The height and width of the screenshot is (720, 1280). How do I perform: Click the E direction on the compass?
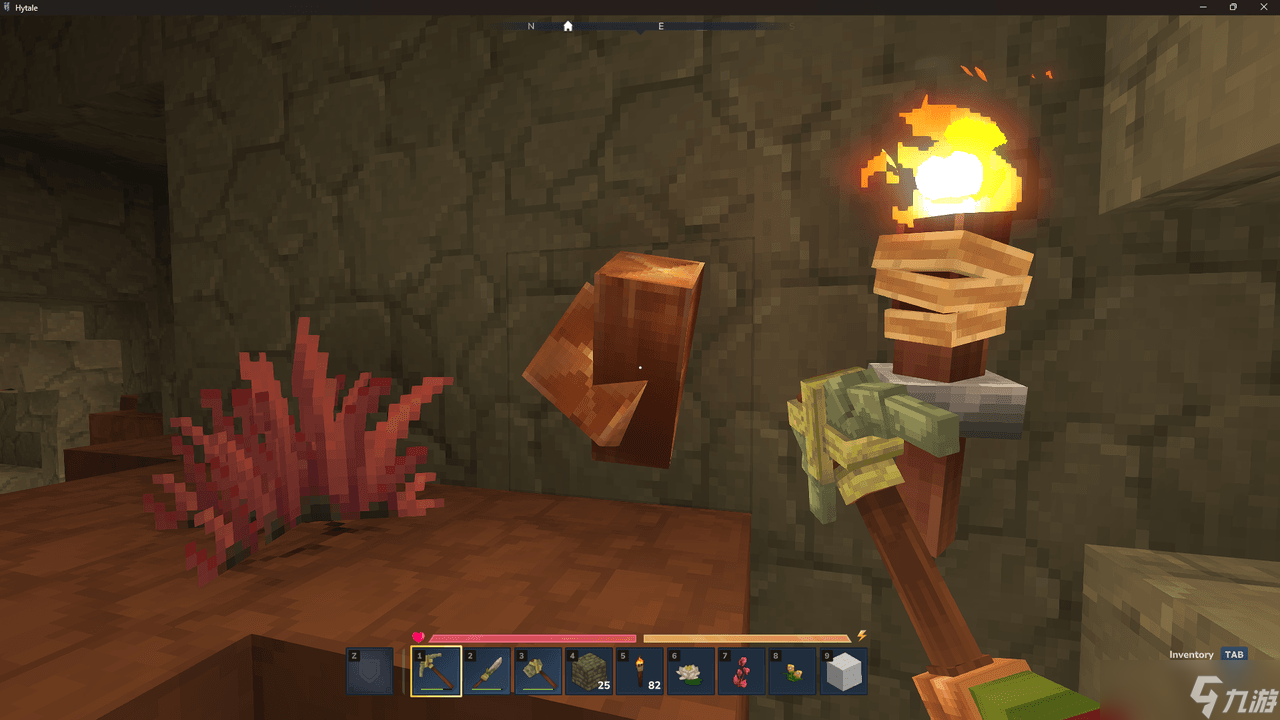coord(660,26)
